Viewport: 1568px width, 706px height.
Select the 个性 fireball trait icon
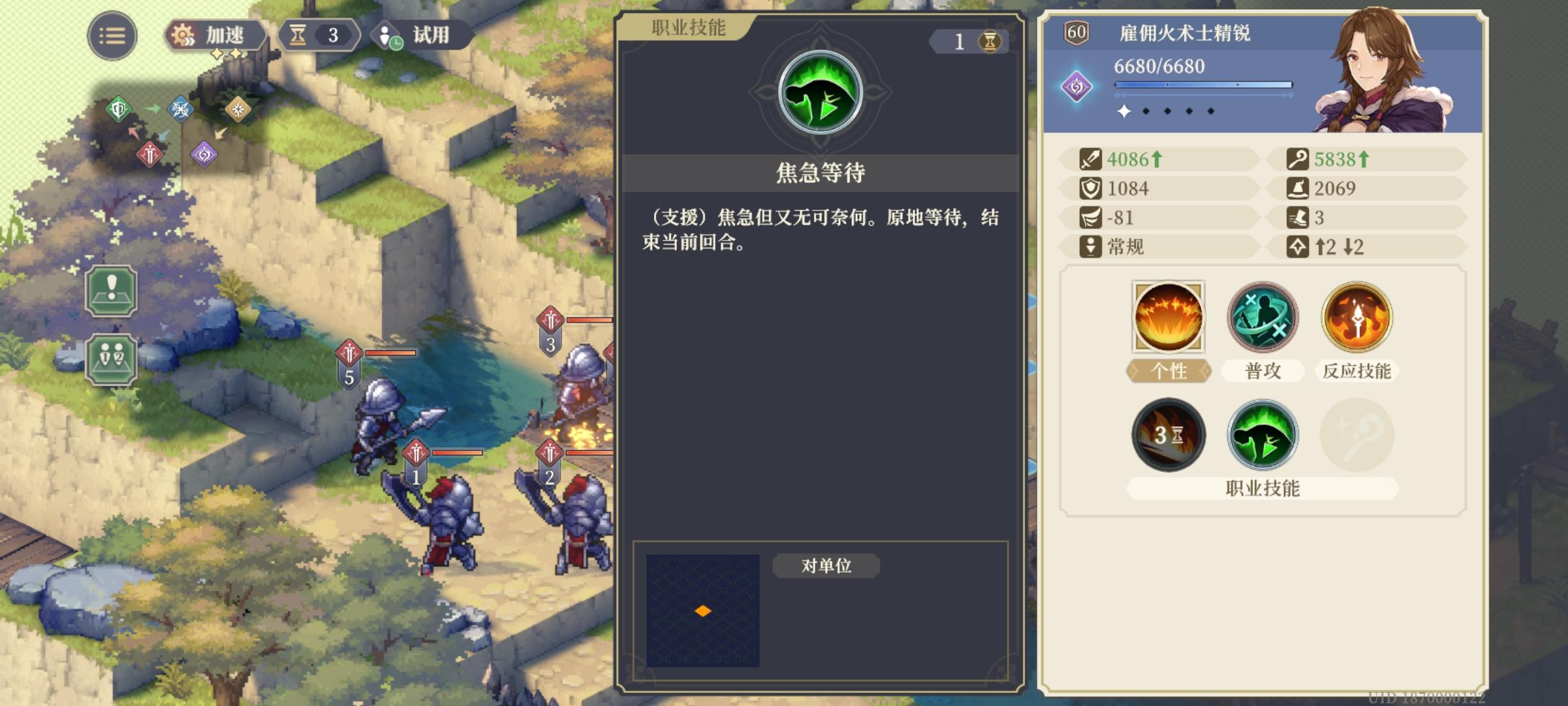[x=1168, y=318]
